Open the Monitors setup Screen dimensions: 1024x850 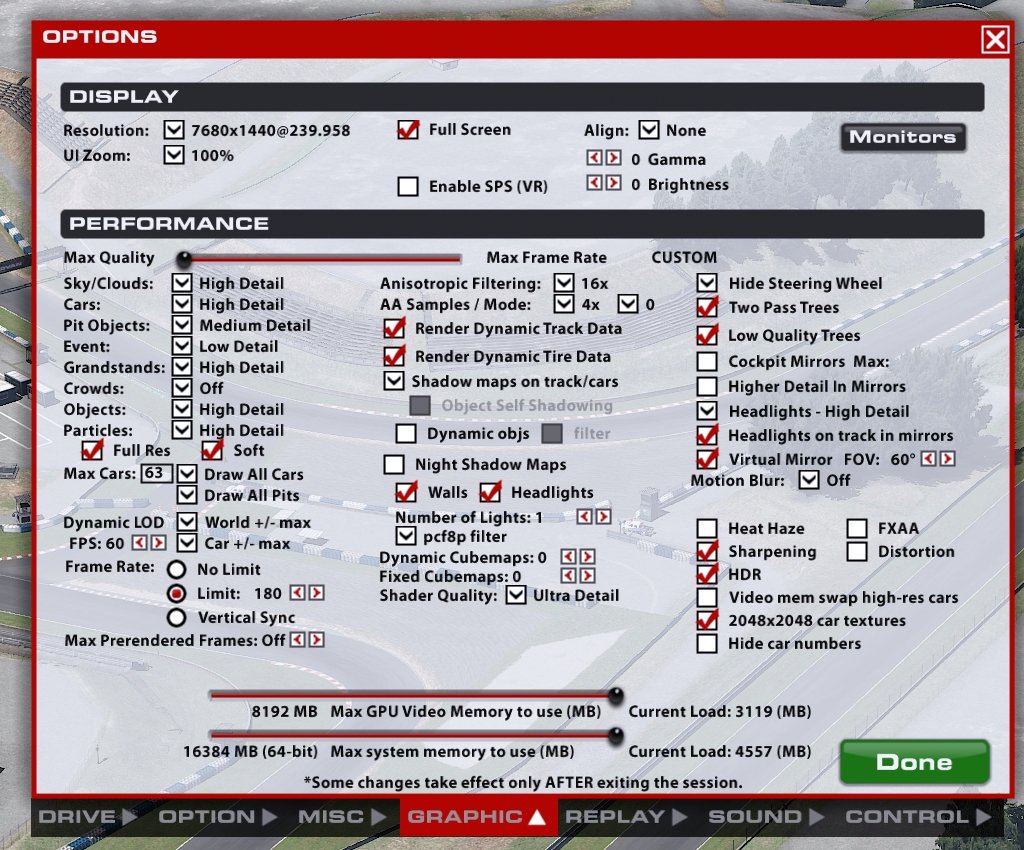click(x=903, y=137)
